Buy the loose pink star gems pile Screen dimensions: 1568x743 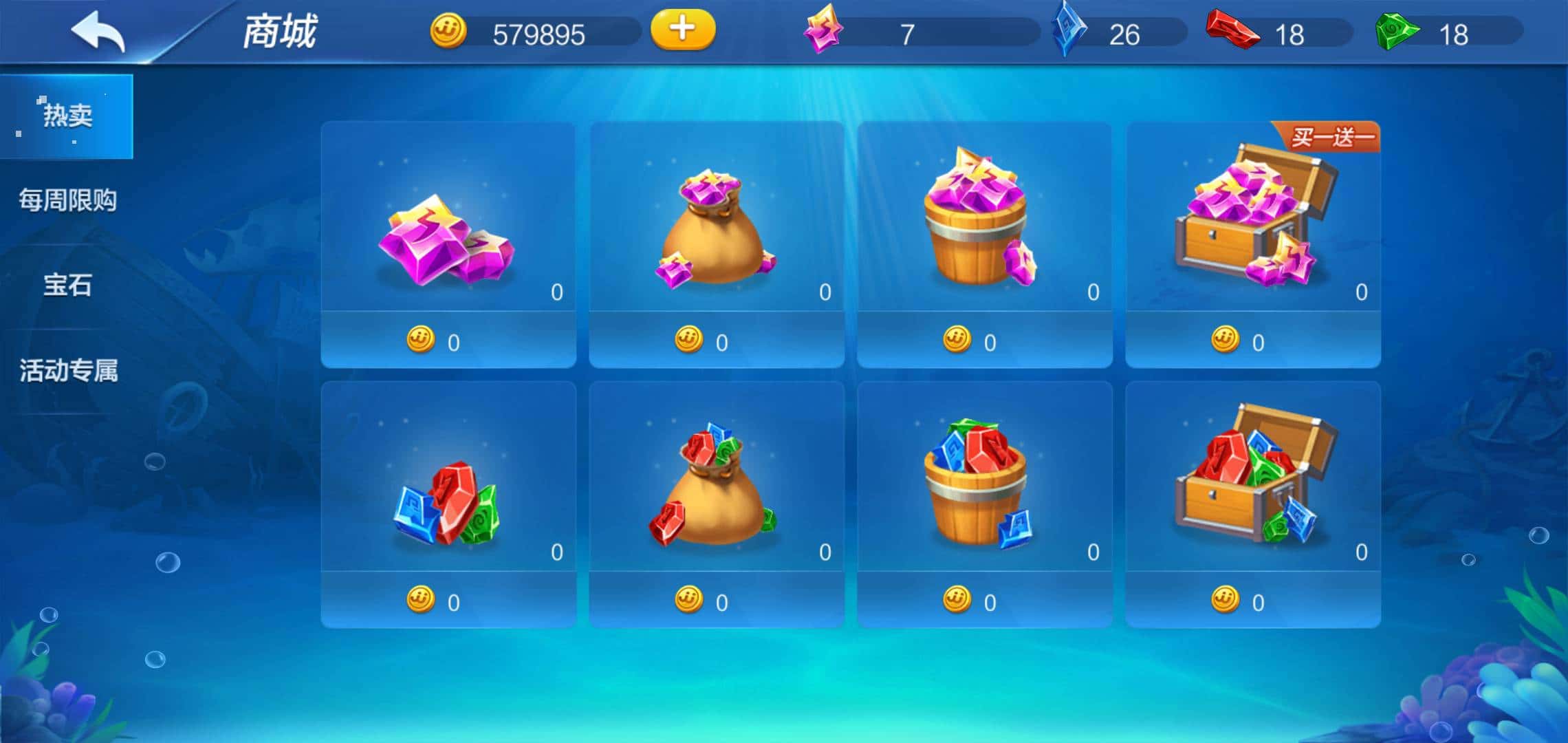pos(448,244)
